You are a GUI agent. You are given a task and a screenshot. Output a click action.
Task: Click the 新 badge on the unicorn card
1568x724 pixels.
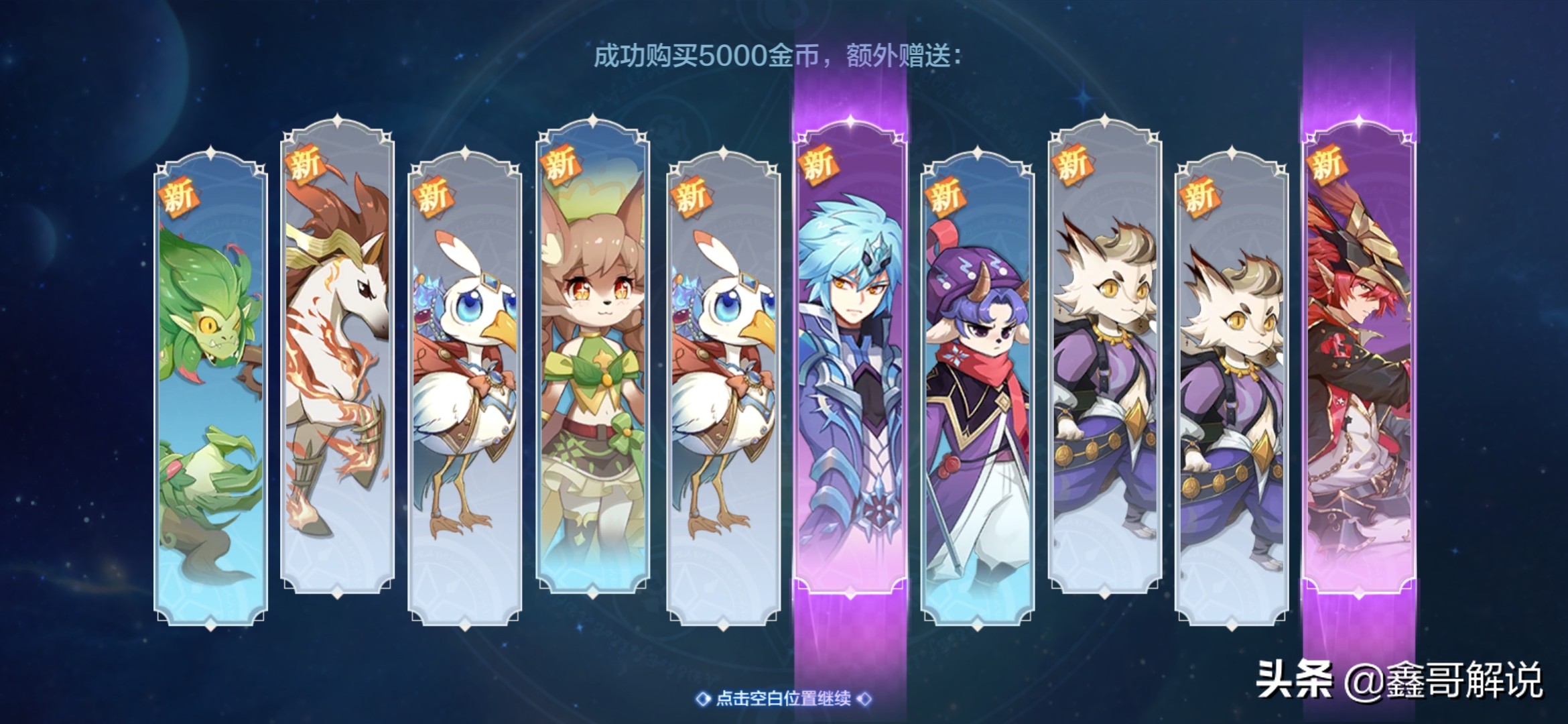305,168
